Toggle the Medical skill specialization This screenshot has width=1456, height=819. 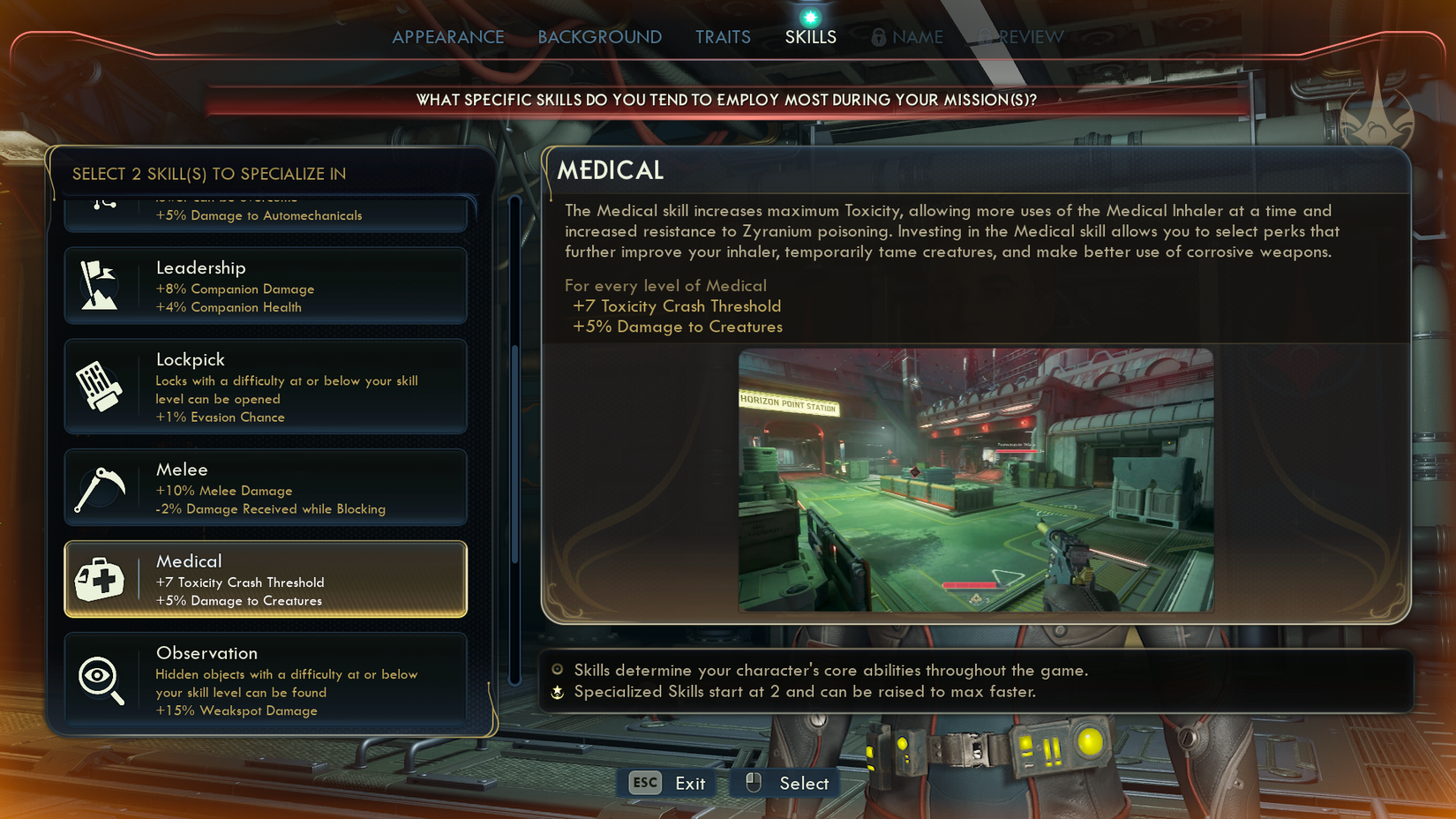pyautogui.click(x=265, y=579)
